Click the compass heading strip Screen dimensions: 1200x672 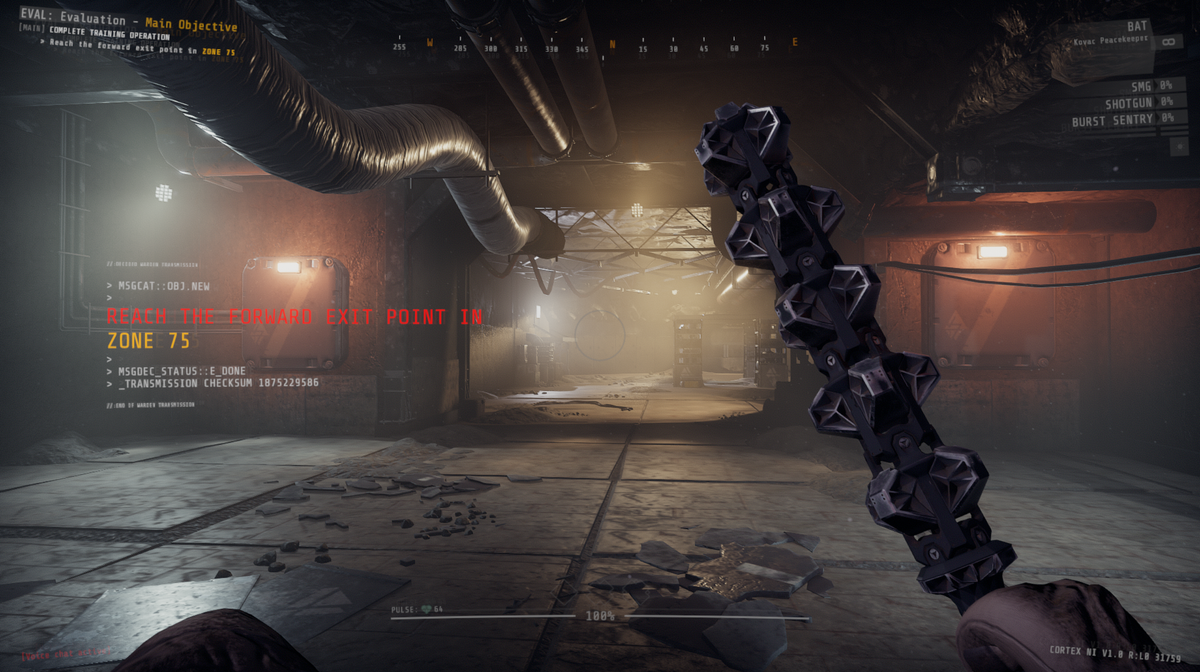598,44
